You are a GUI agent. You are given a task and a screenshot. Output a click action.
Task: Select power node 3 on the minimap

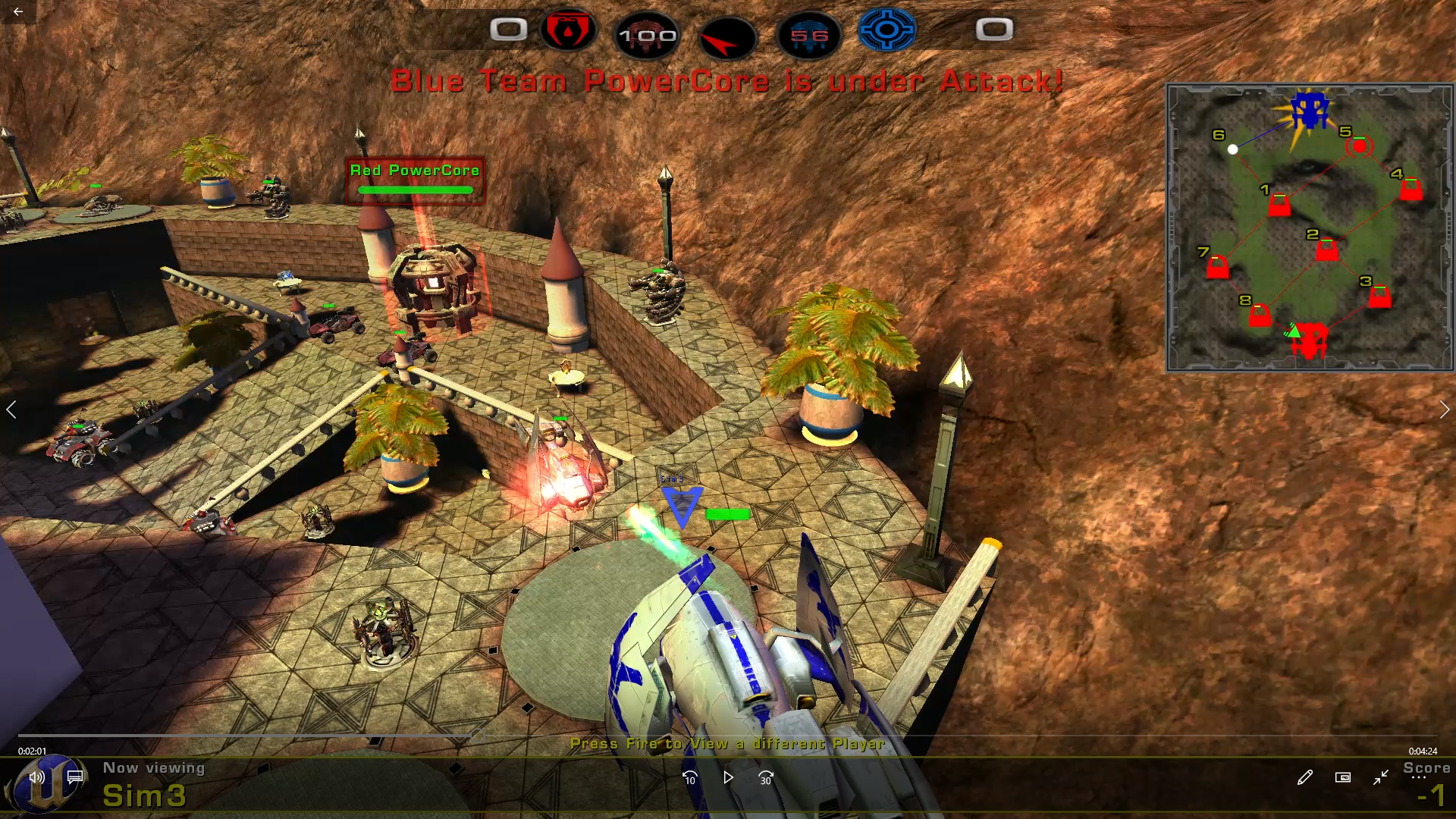(x=1379, y=297)
